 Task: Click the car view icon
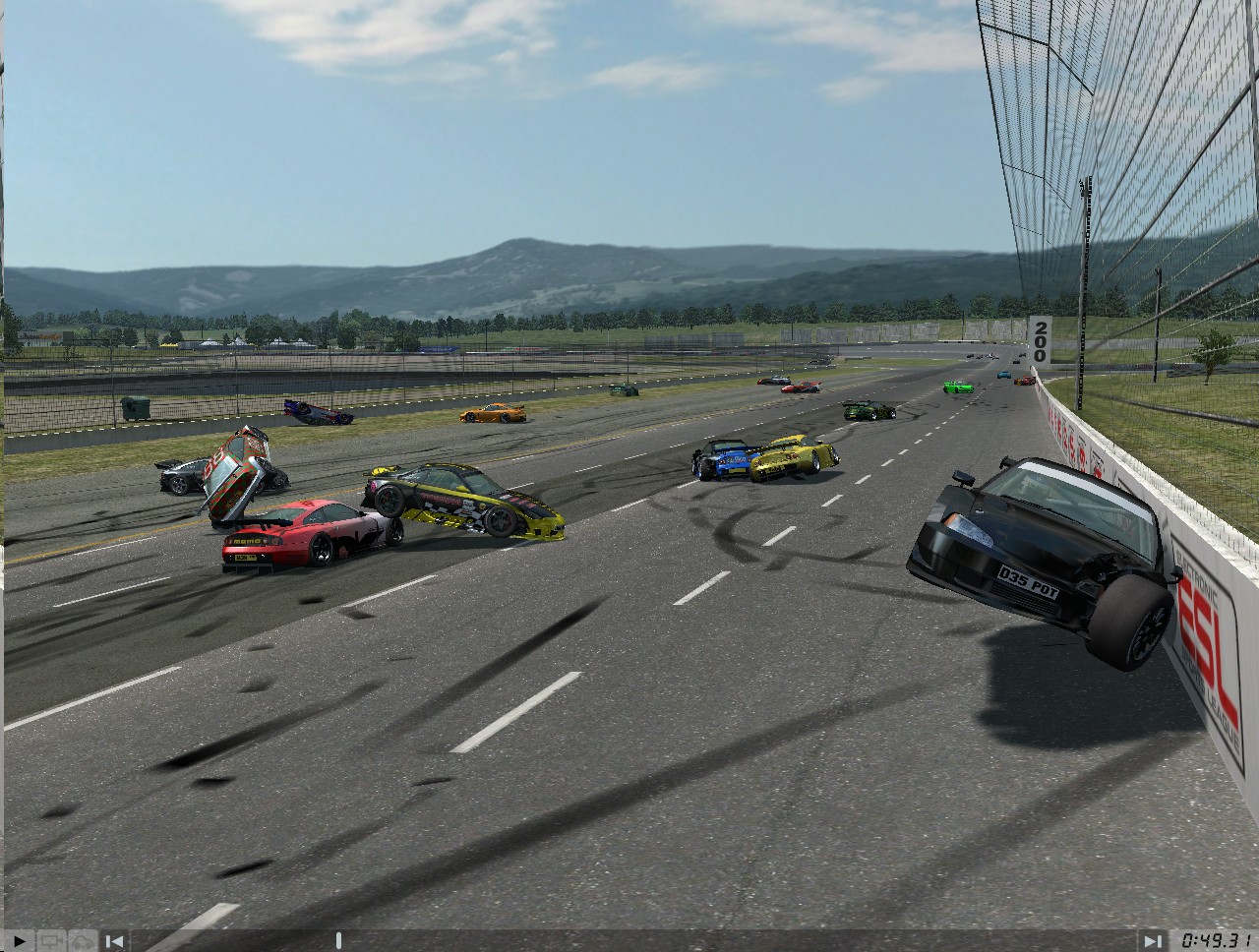click(x=84, y=940)
